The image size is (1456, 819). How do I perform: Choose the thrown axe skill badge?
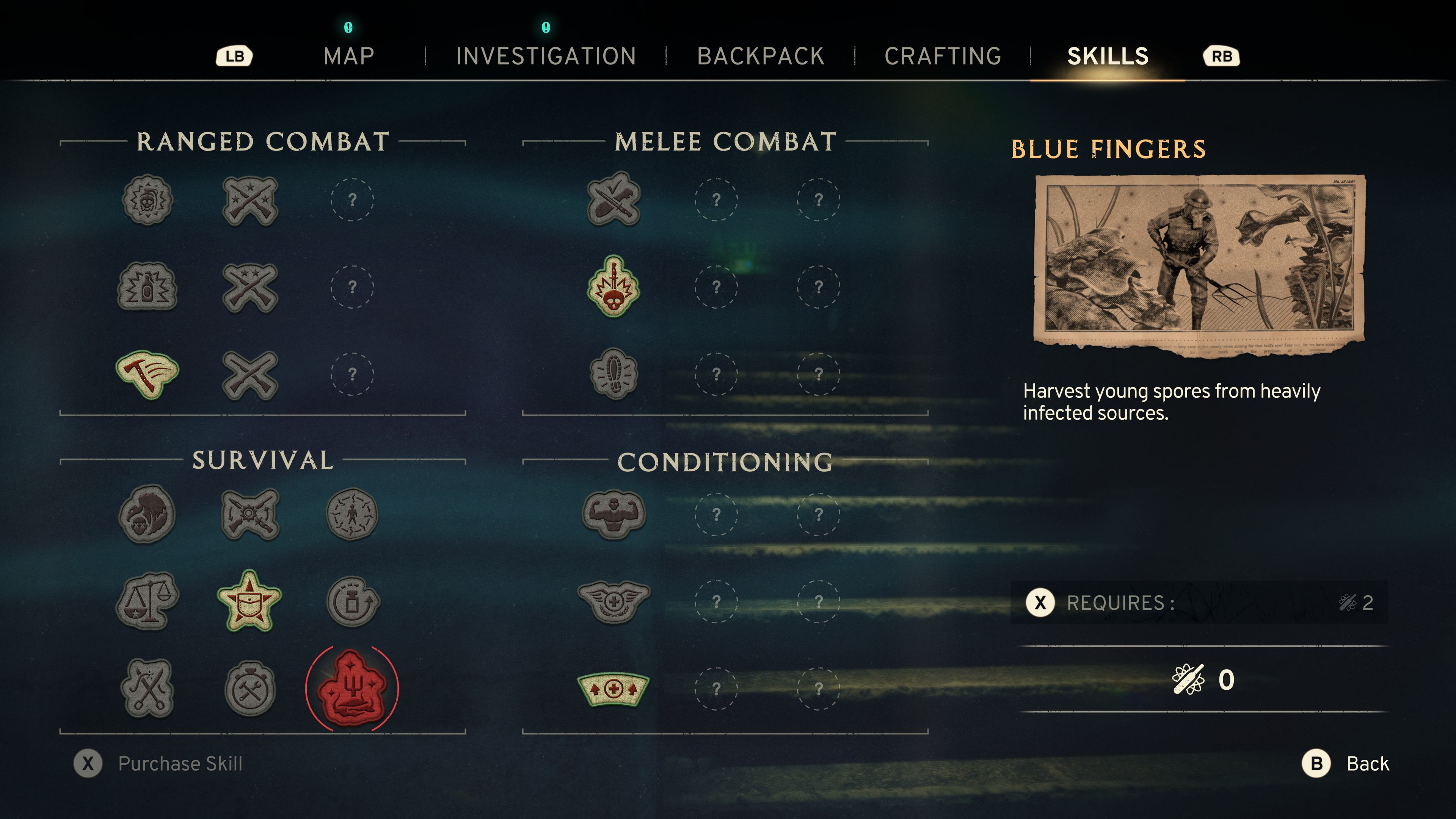tap(147, 373)
